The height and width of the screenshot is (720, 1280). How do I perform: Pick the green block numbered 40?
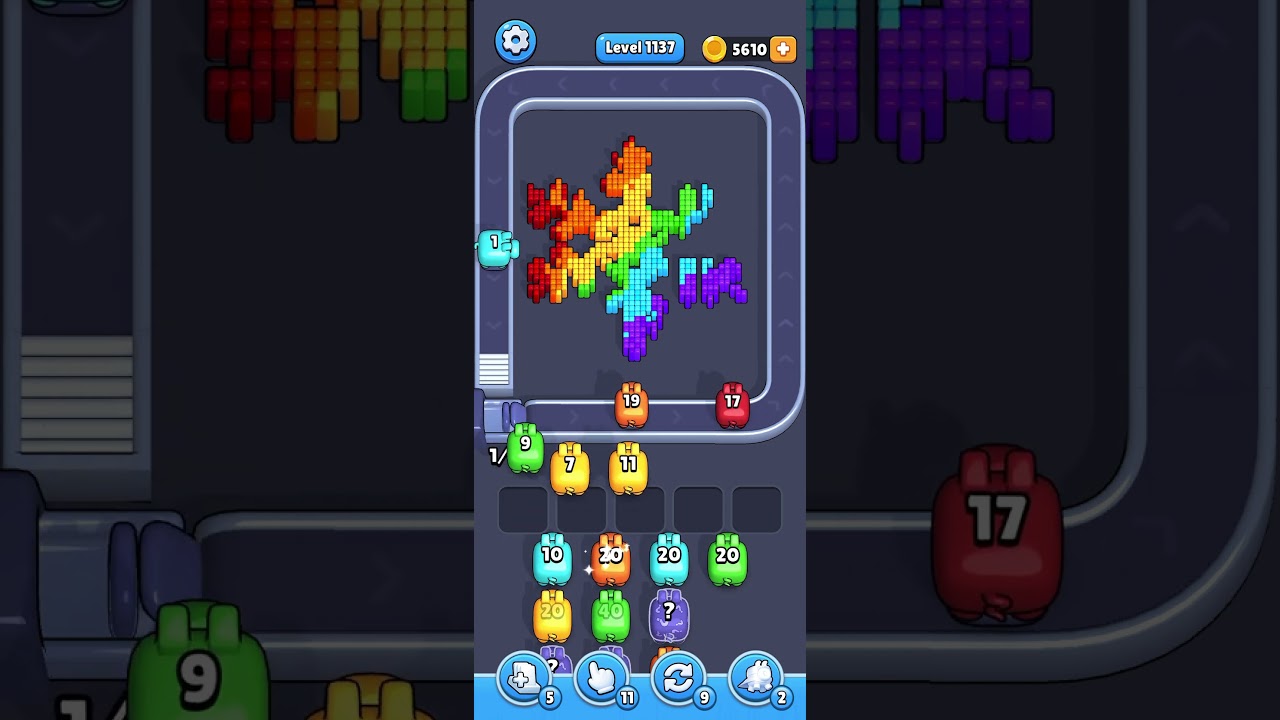(609, 613)
